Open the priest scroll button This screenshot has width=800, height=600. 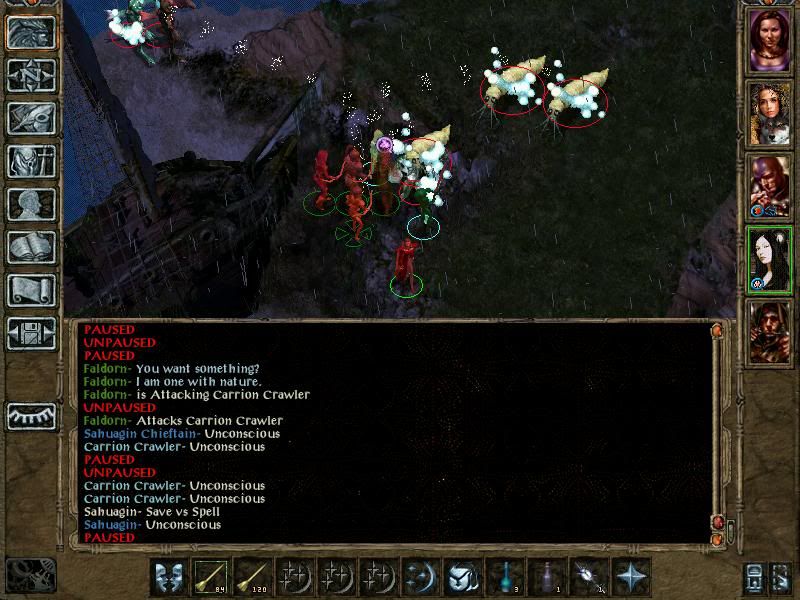point(31,290)
